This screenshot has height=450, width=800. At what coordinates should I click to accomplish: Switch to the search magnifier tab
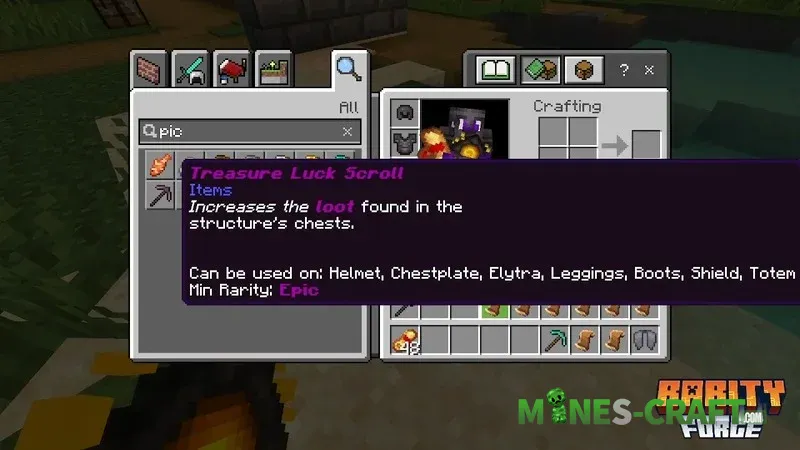[347, 70]
